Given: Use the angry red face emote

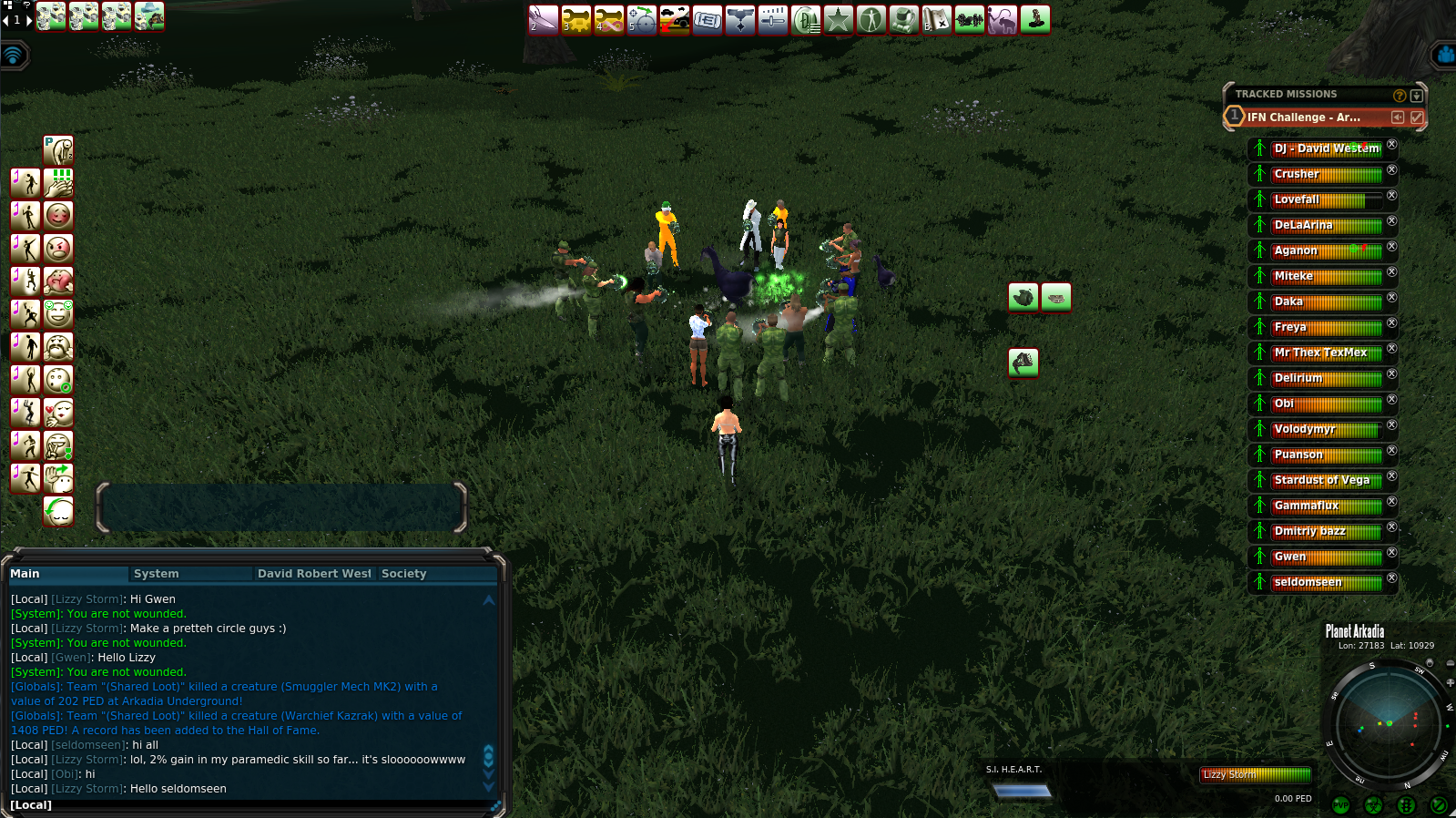Looking at the screenshot, I should (58, 249).
